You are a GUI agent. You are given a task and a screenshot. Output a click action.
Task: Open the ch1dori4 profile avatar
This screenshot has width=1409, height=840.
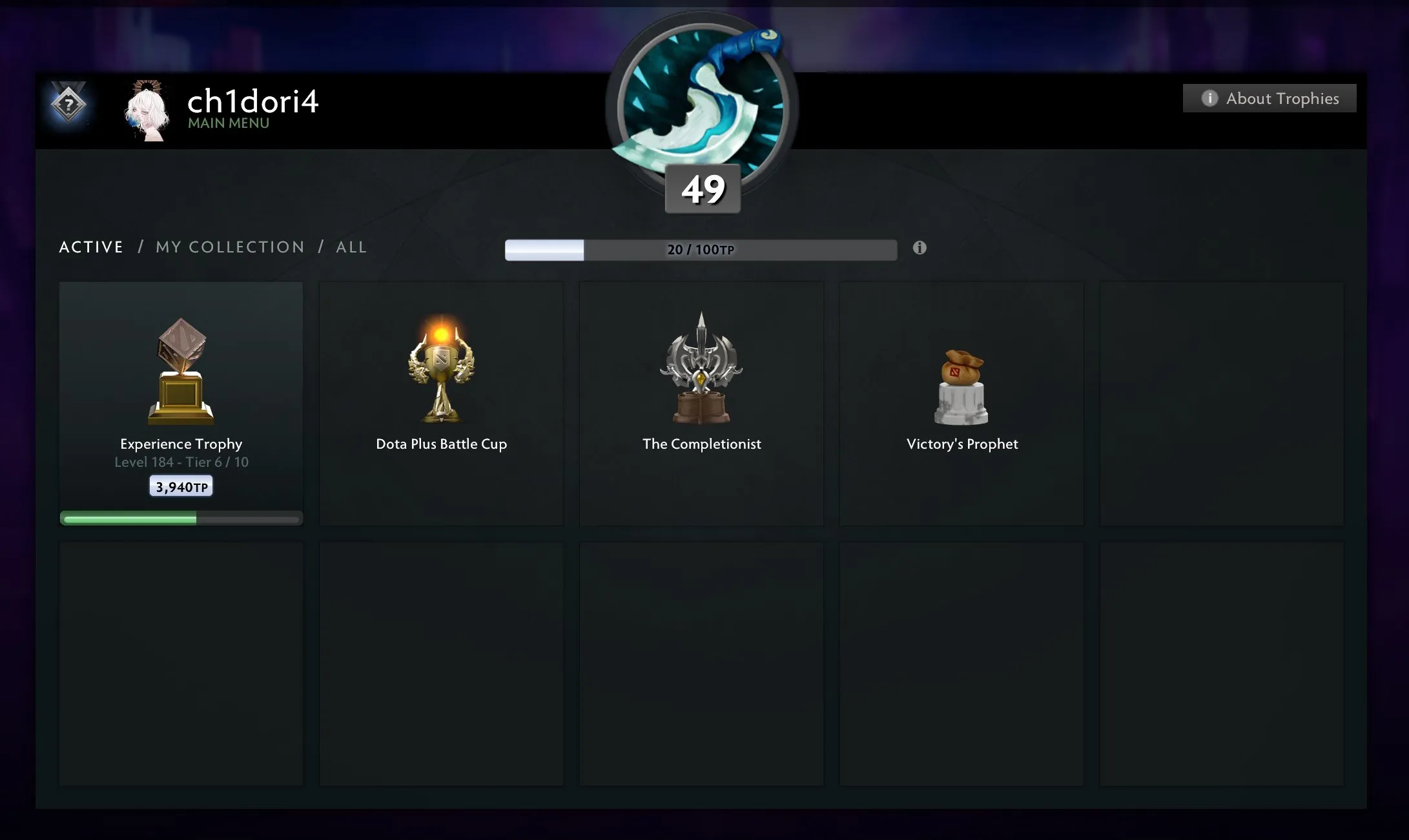point(147,110)
